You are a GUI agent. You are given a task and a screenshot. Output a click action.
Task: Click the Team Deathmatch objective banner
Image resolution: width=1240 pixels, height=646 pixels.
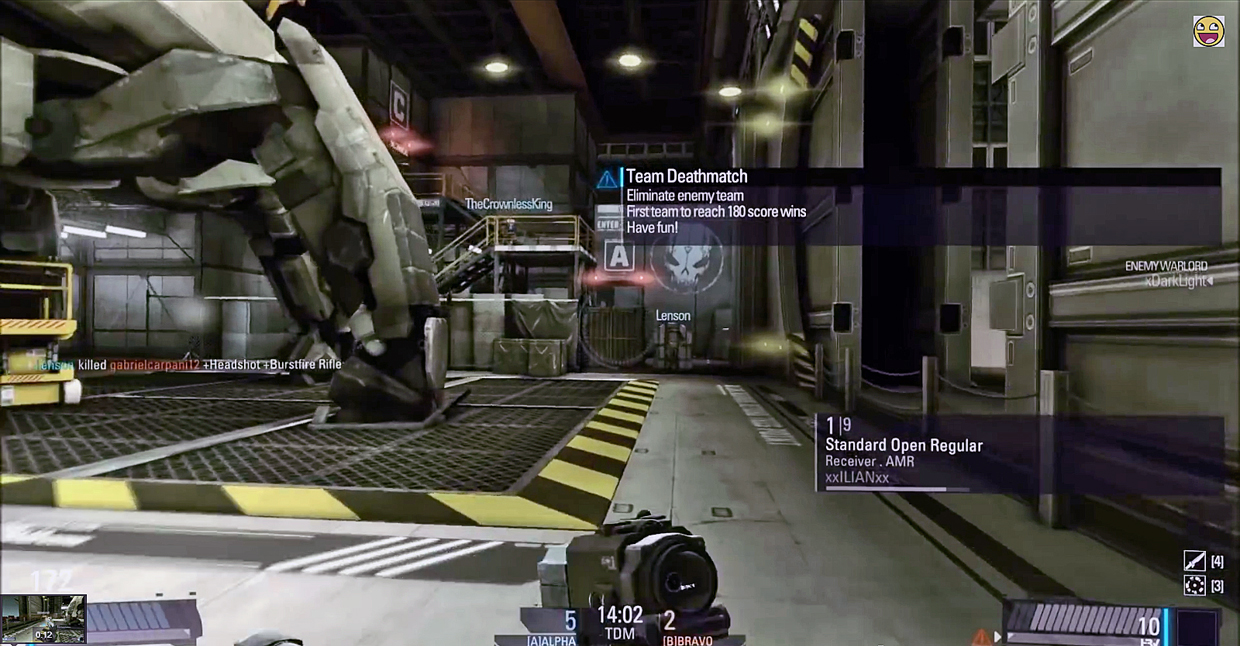point(908,205)
